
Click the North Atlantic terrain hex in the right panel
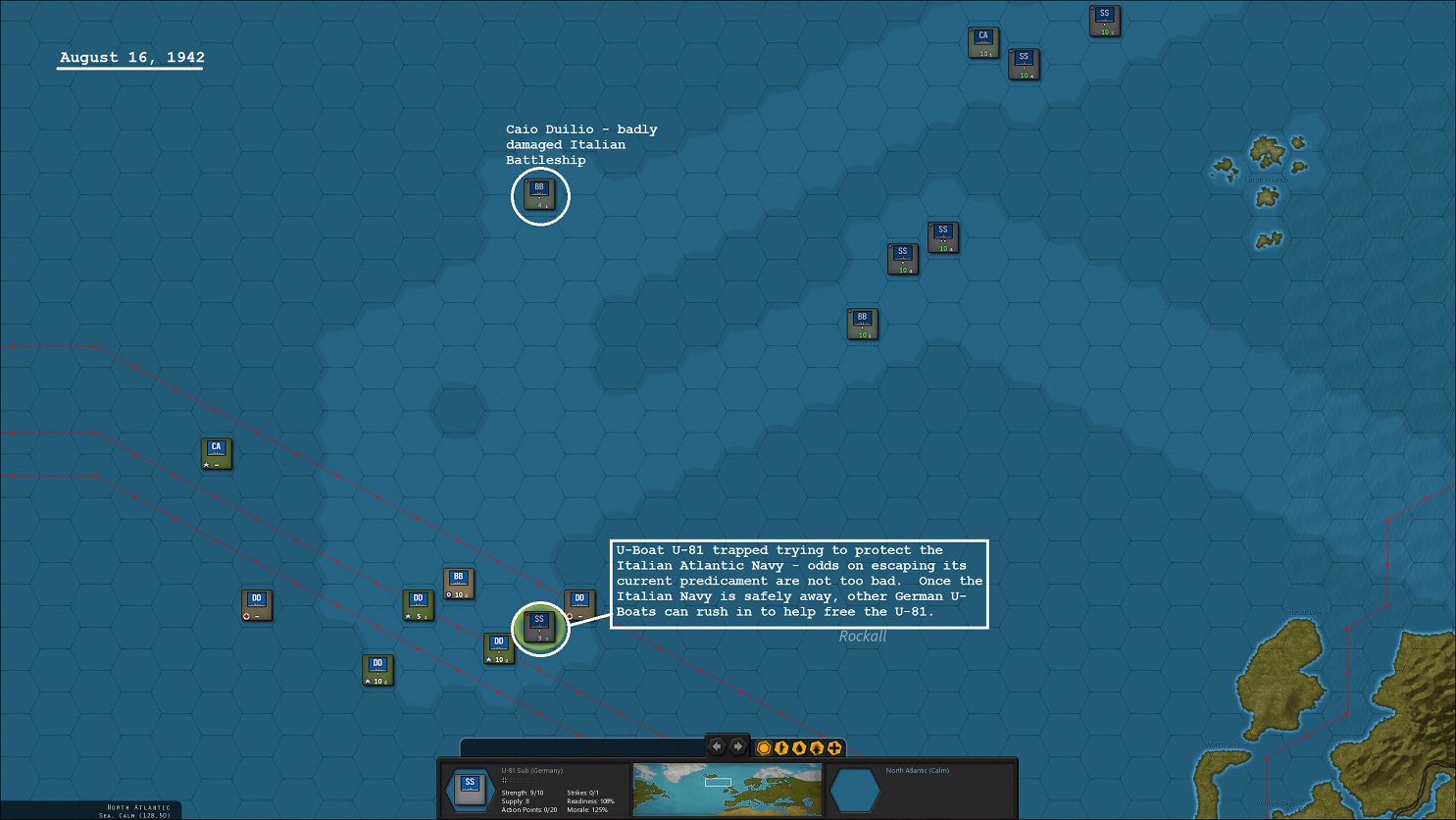click(853, 790)
